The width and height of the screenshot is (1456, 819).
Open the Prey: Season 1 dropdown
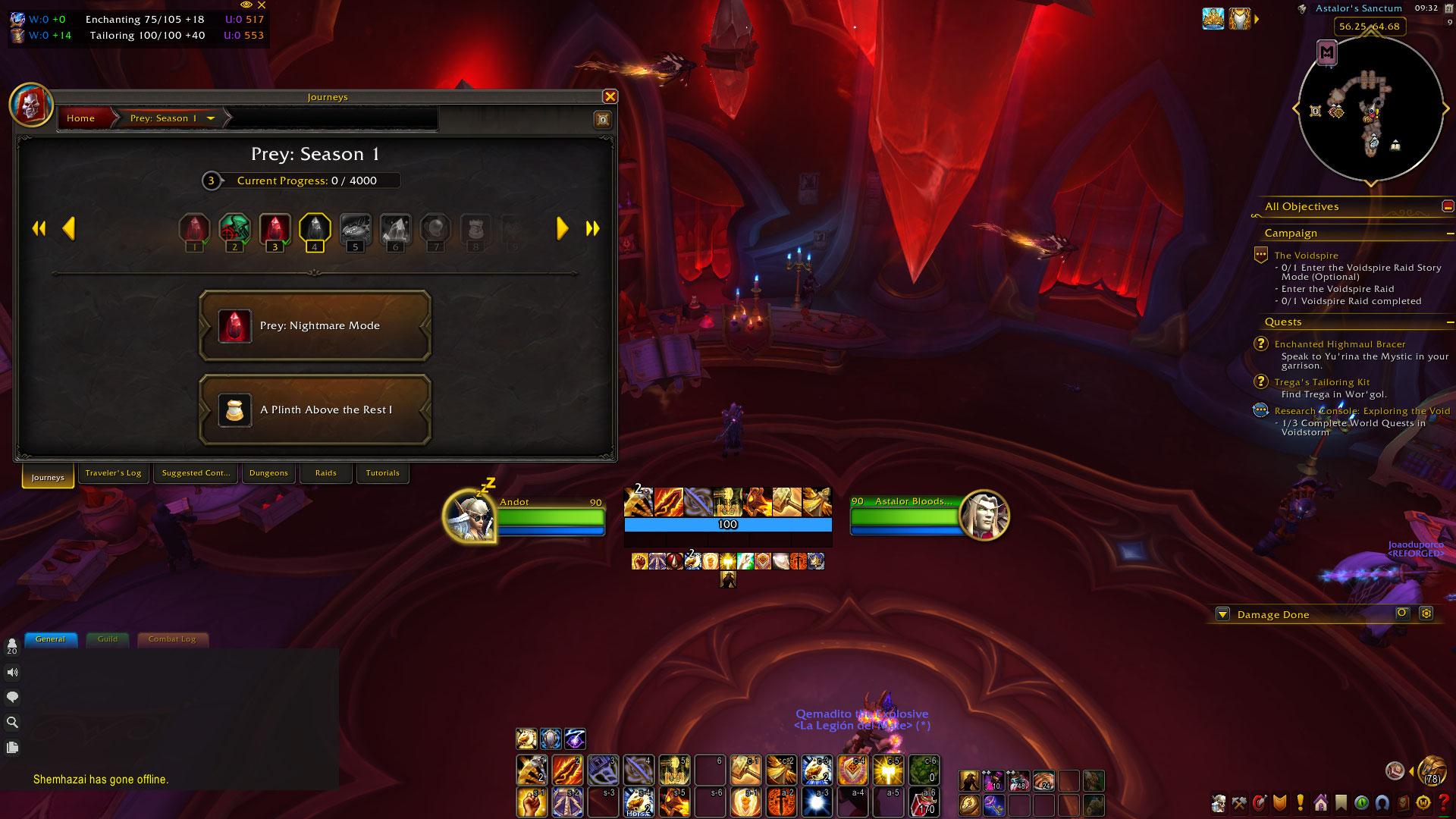(x=210, y=118)
